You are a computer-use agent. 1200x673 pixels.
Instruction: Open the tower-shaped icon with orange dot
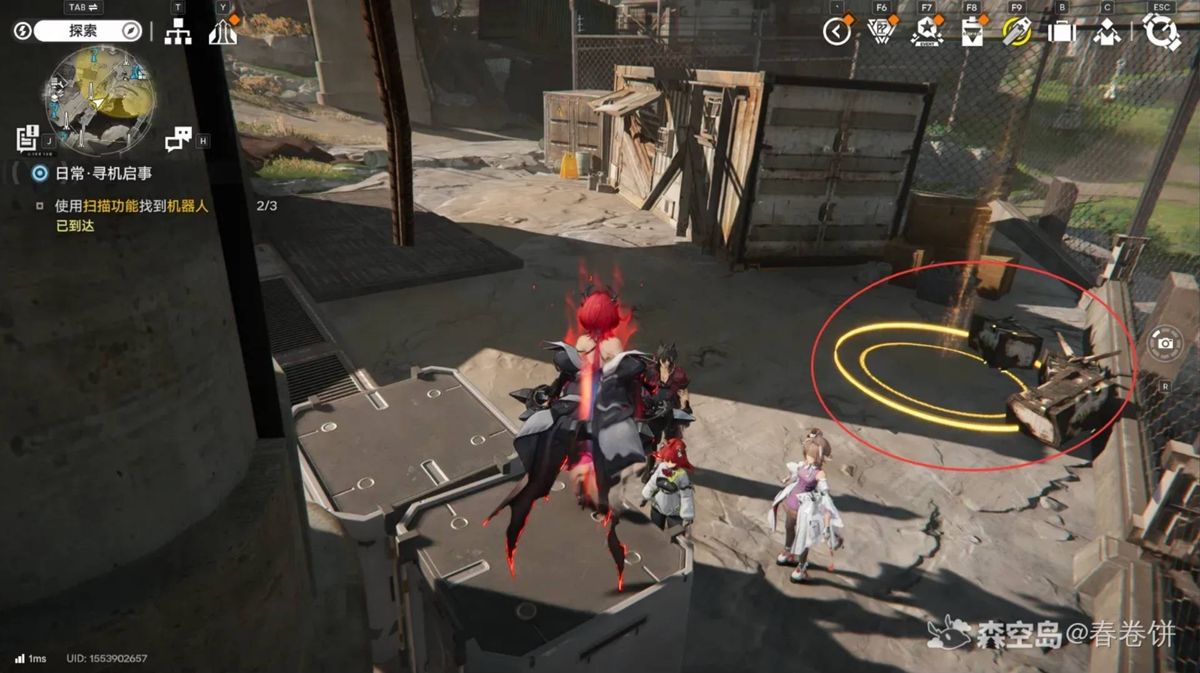(222, 32)
